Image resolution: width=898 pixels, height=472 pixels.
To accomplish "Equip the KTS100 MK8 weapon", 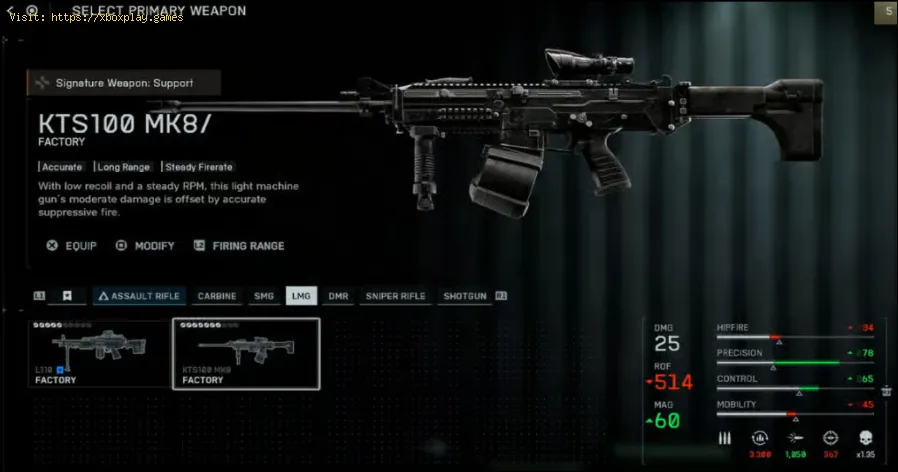I will tap(73, 246).
